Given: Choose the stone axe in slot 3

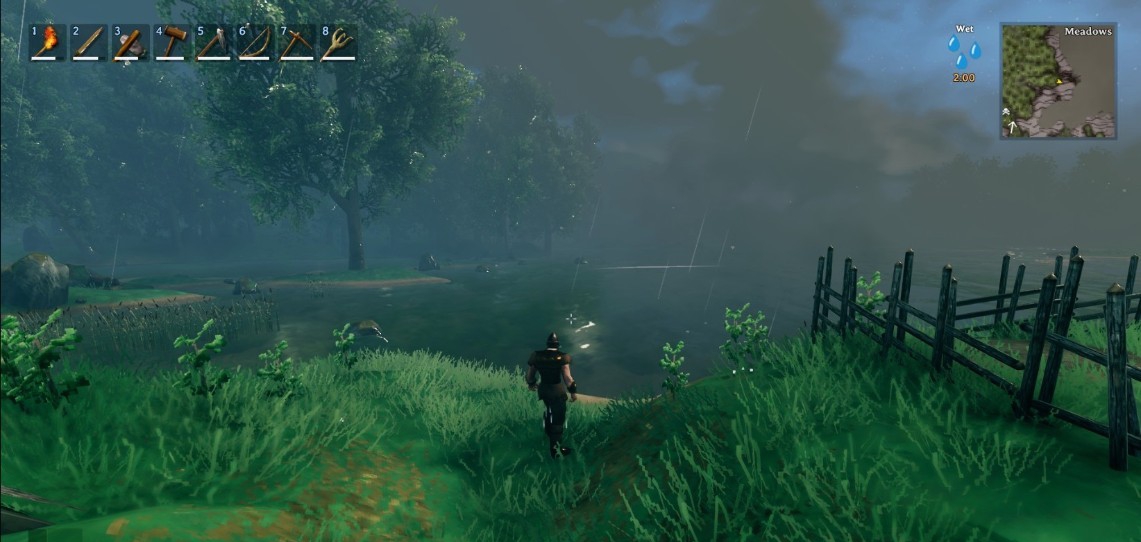Looking at the screenshot, I should pyautogui.click(x=131, y=43).
